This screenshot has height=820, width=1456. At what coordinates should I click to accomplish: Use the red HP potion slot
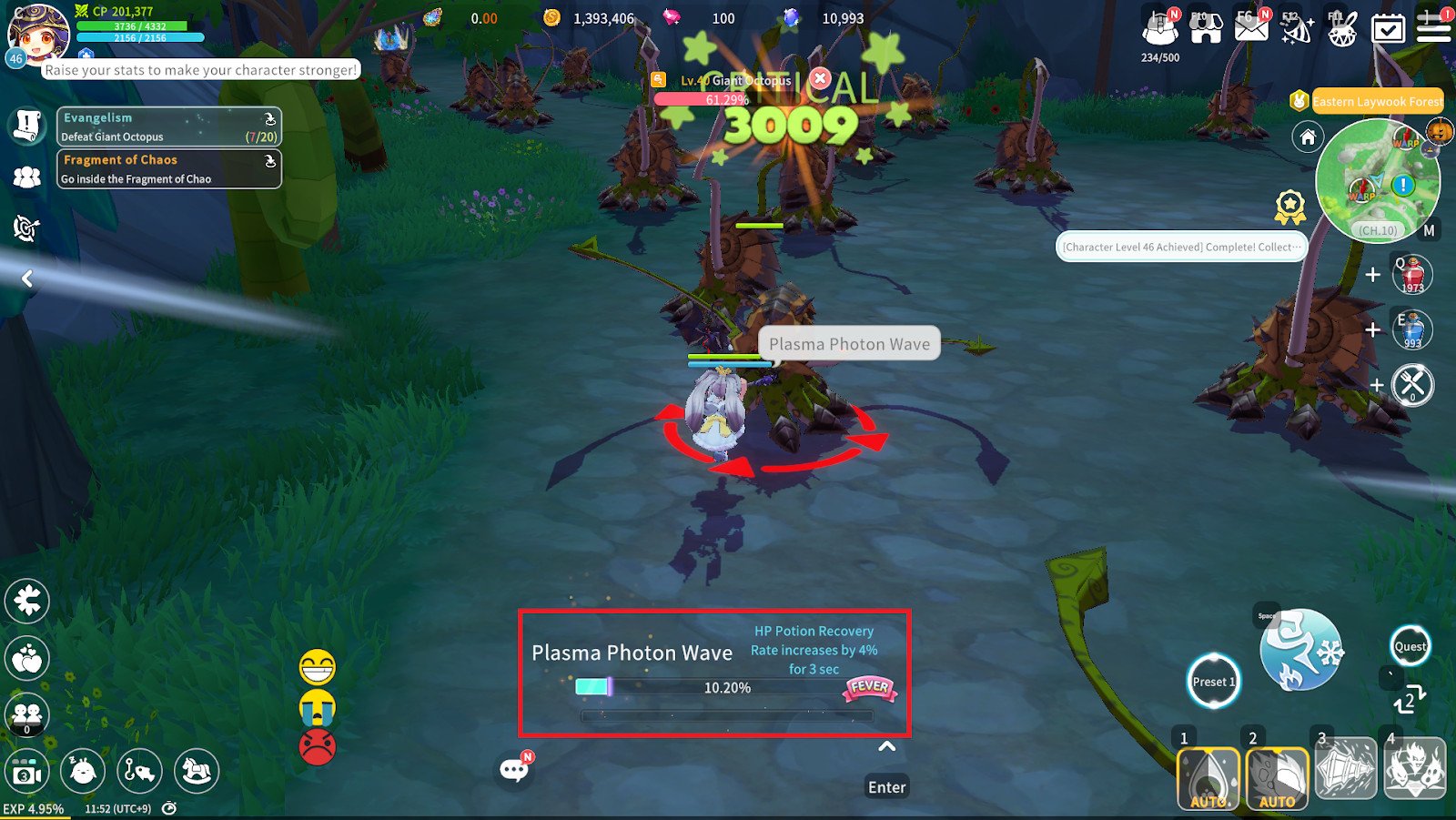(x=1412, y=275)
